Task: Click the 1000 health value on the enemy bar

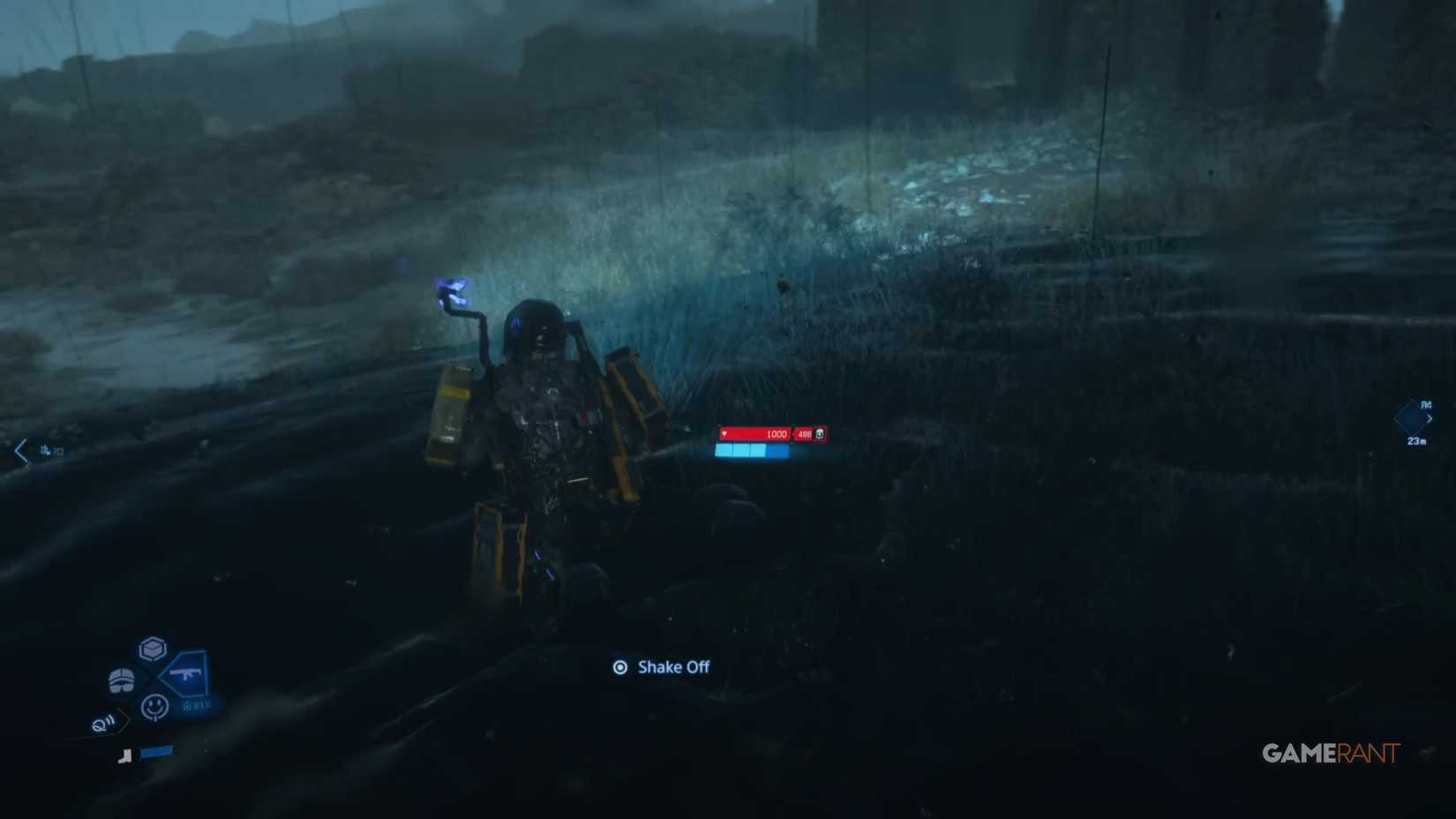Action: click(776, 434)
